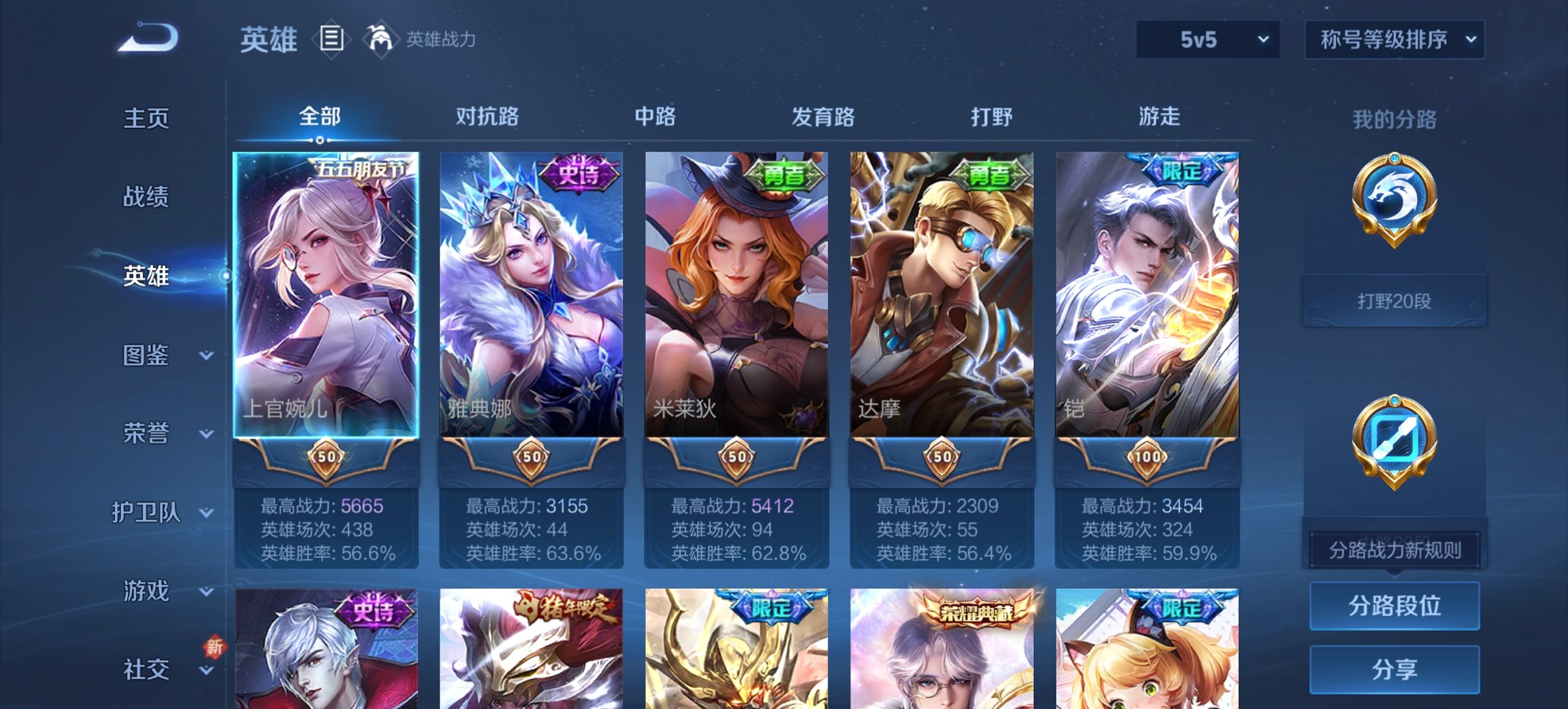Click the 英雄战力 emblem icon
The image size is (1568, 709).
click(381, 40)
